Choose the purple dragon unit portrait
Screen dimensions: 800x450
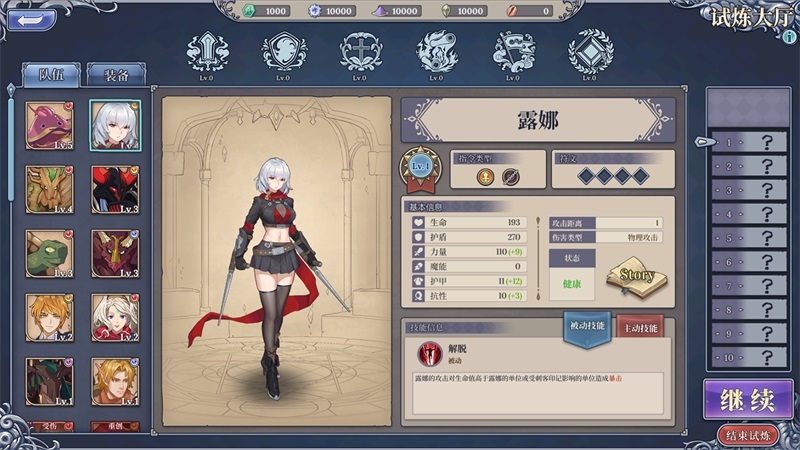(x=49, y=125)
